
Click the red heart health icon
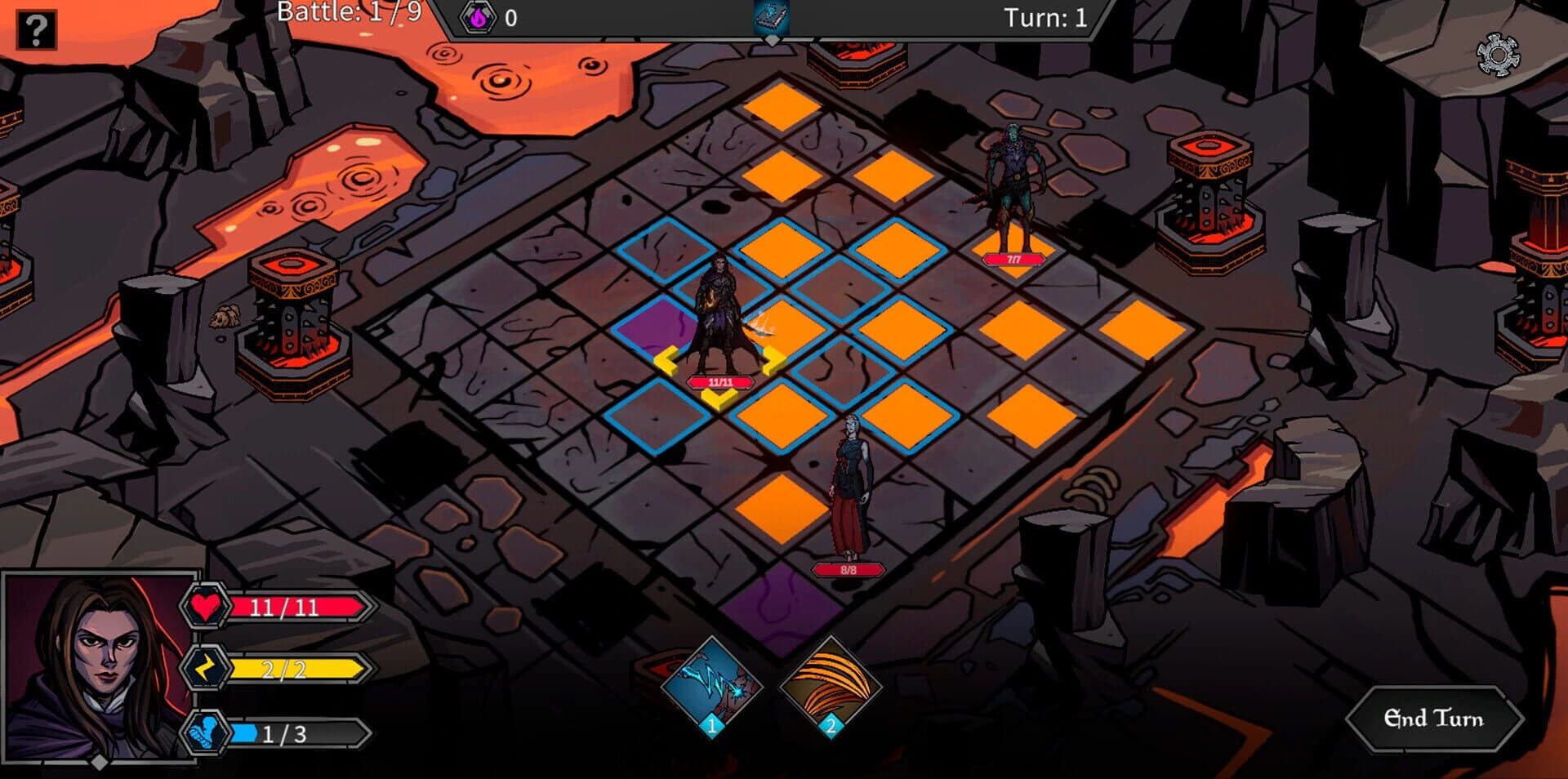(x=208, y=607)
